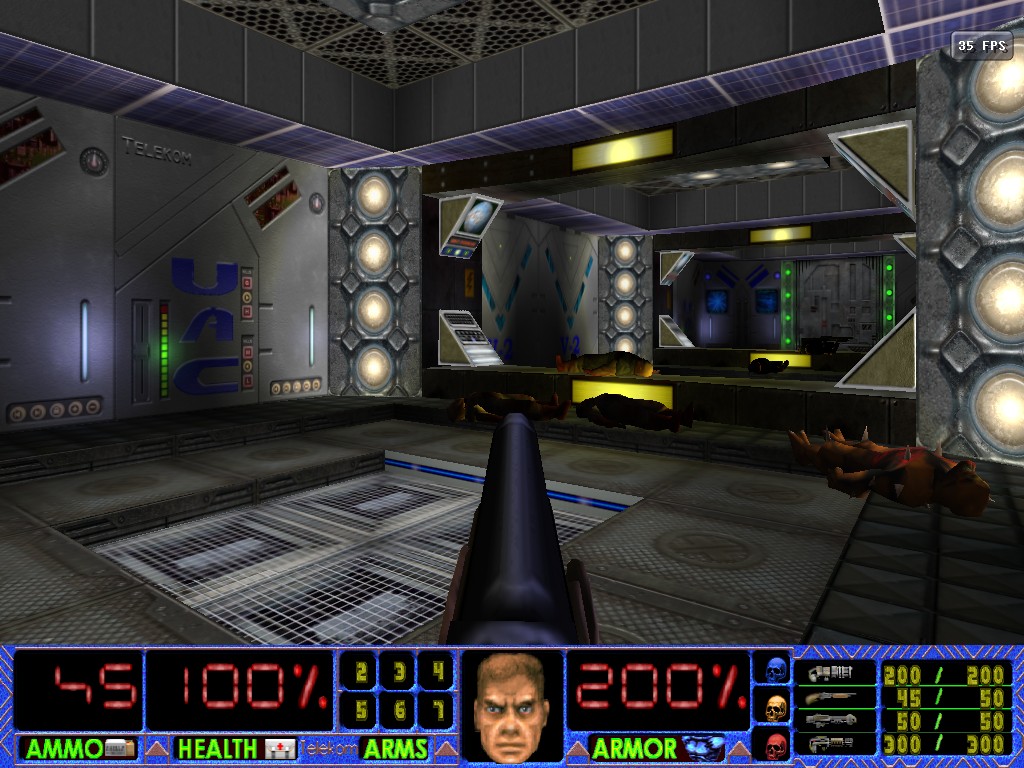The width and height of the screenshot is (1024, 768).
Task: Click the blue armor icon beside ARMOR
Action: (x=703, y=747)
